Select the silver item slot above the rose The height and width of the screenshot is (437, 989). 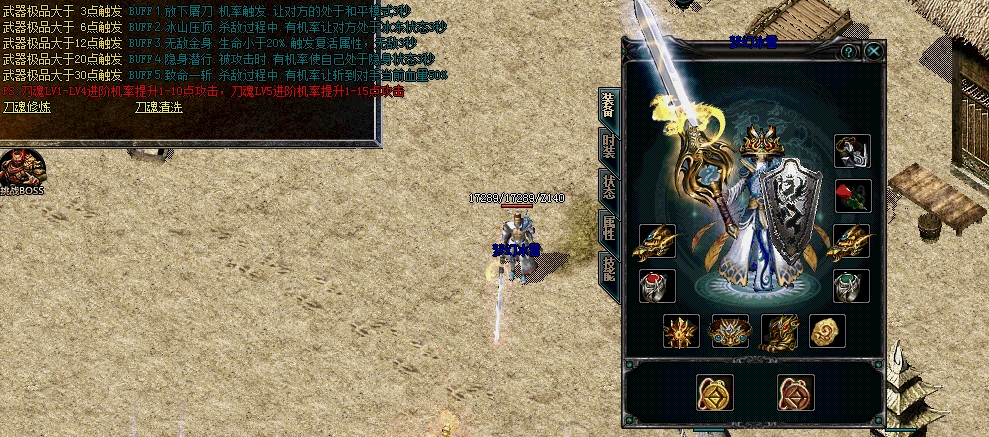click(x=852, y=151)
